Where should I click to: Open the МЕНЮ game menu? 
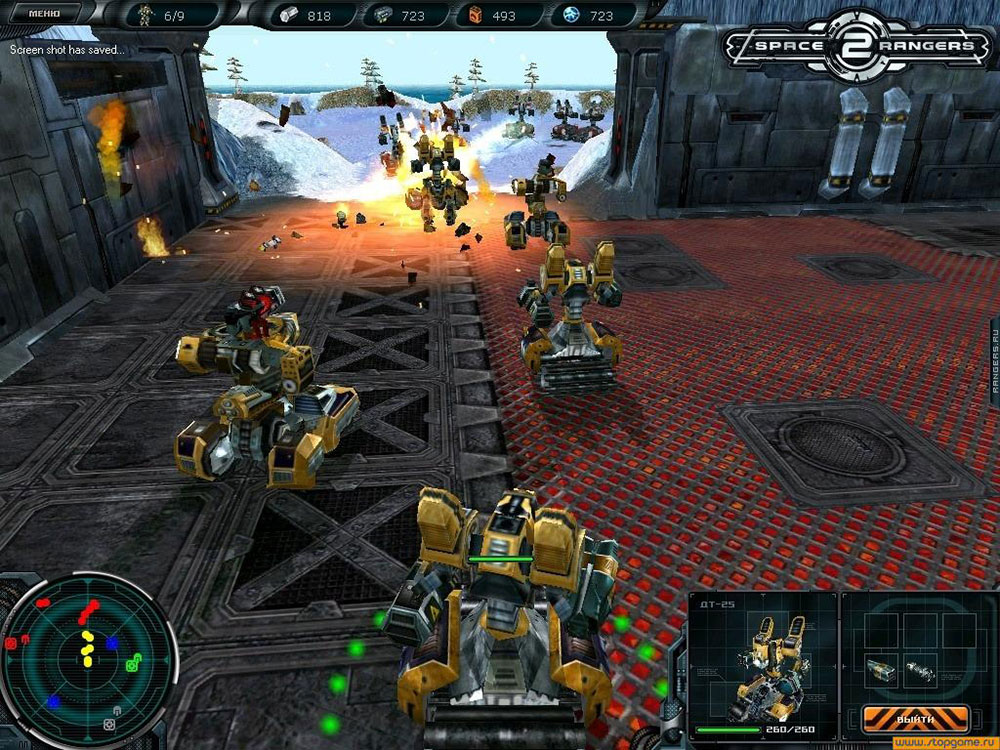pos(42,14)
